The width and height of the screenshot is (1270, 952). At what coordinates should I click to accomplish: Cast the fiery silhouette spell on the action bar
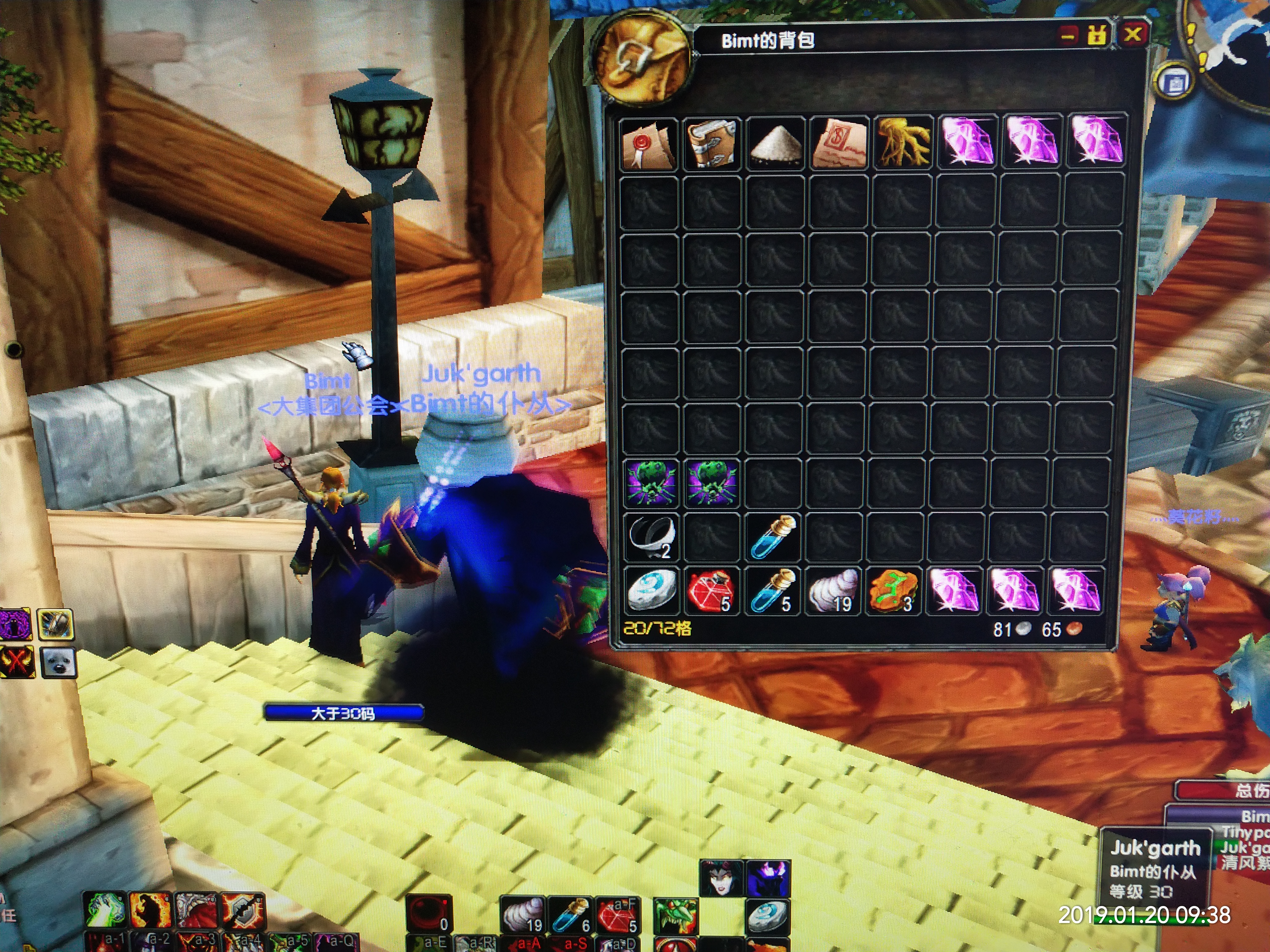point(151,910)
